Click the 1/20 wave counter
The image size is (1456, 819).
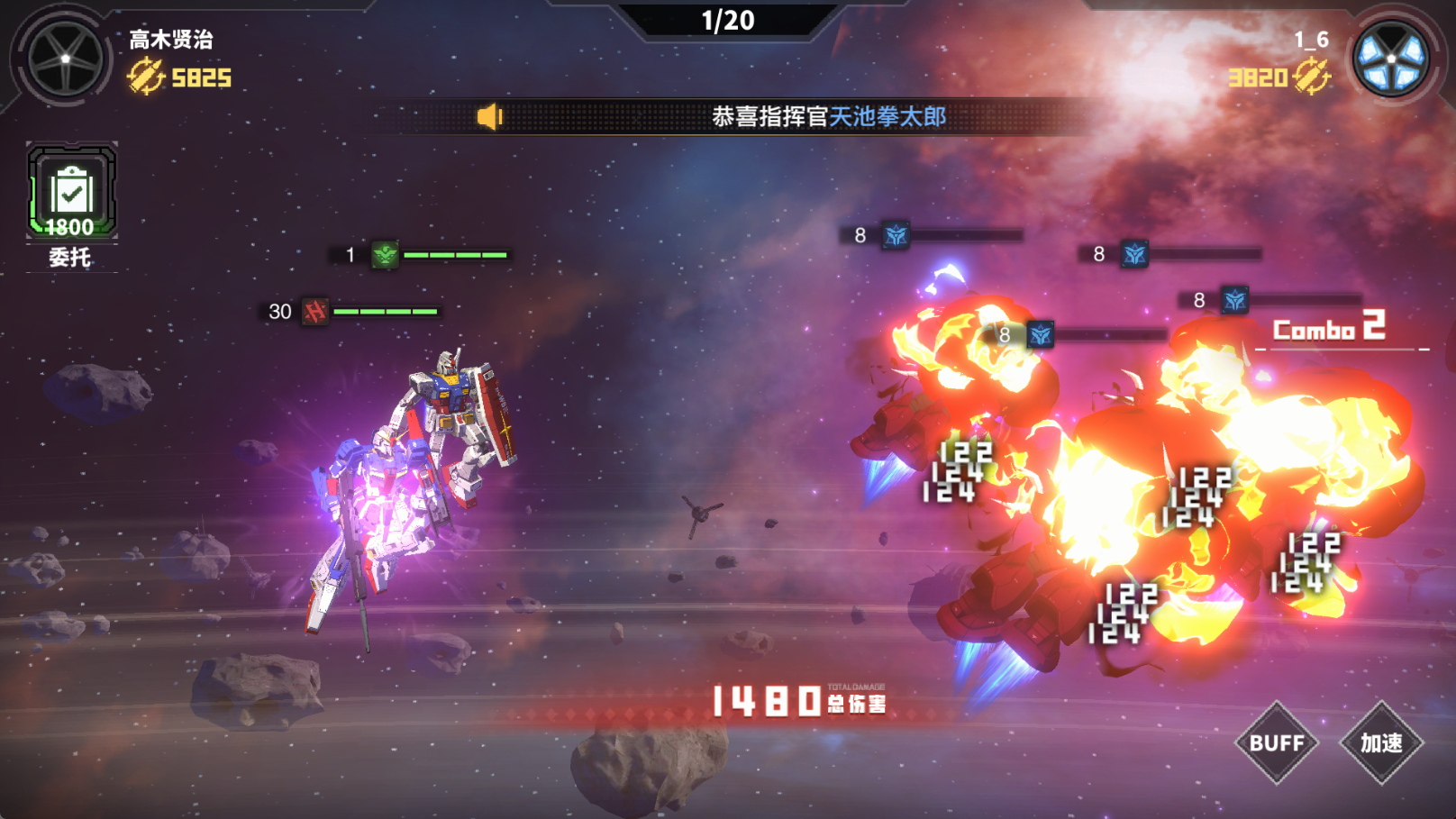pyautogui.click(x=729, y=19)
